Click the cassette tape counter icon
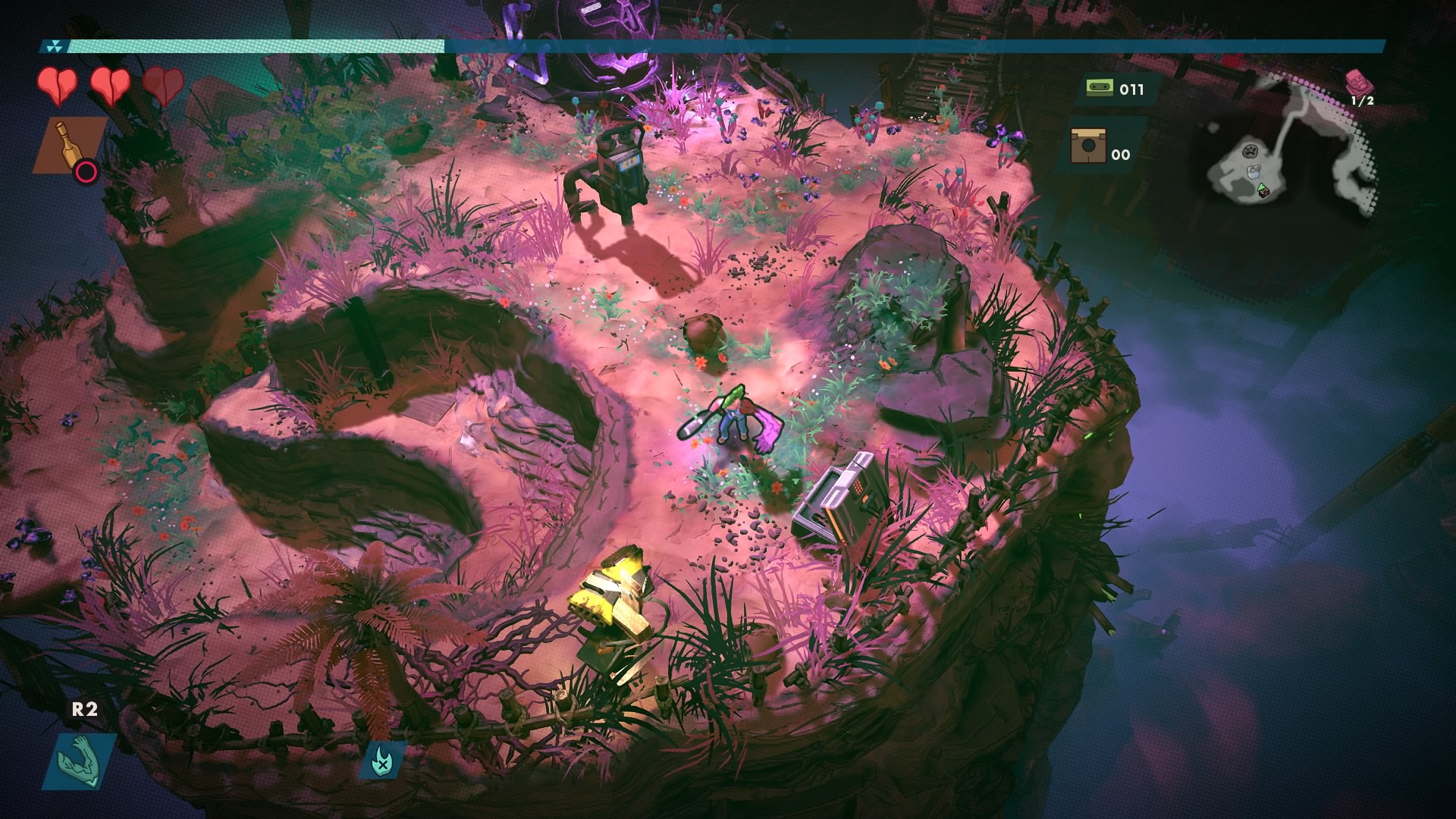The height and width of the screenshot is (819, 1456). (x=1096, y=89)
